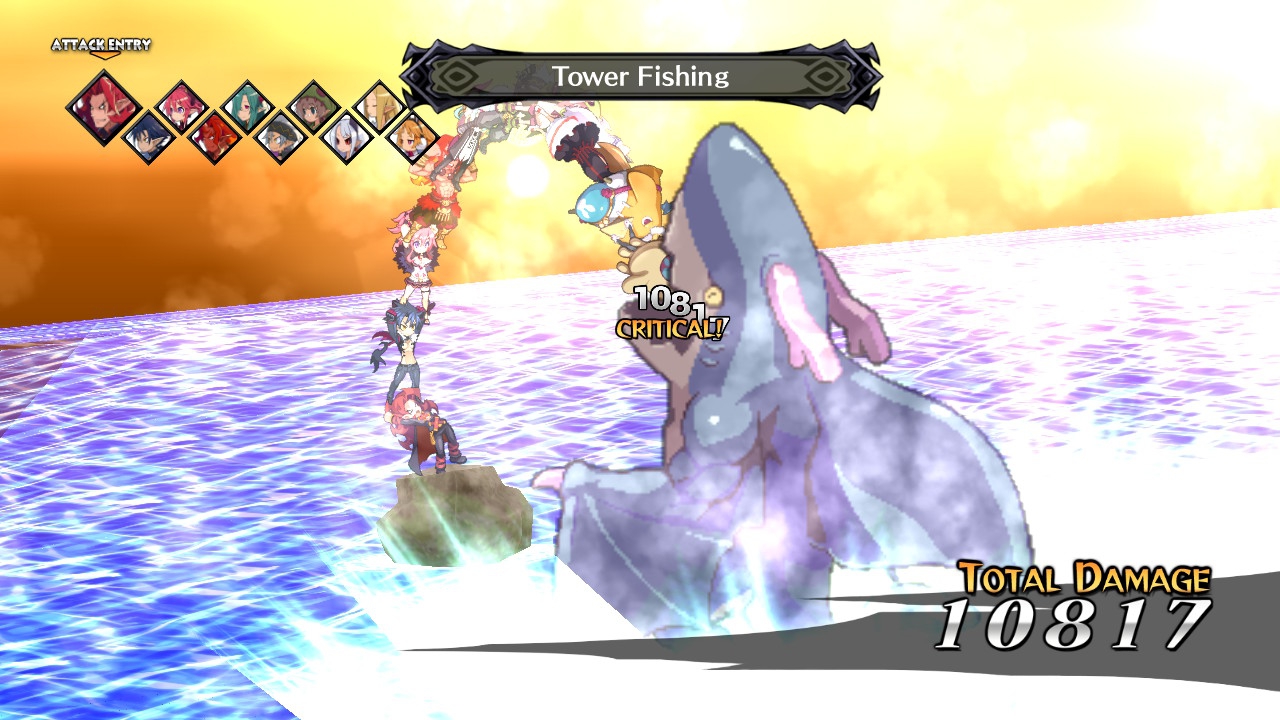Select the large red-haired man portrait
Screen dimensions: 1280x720
(x=103, y=108)
